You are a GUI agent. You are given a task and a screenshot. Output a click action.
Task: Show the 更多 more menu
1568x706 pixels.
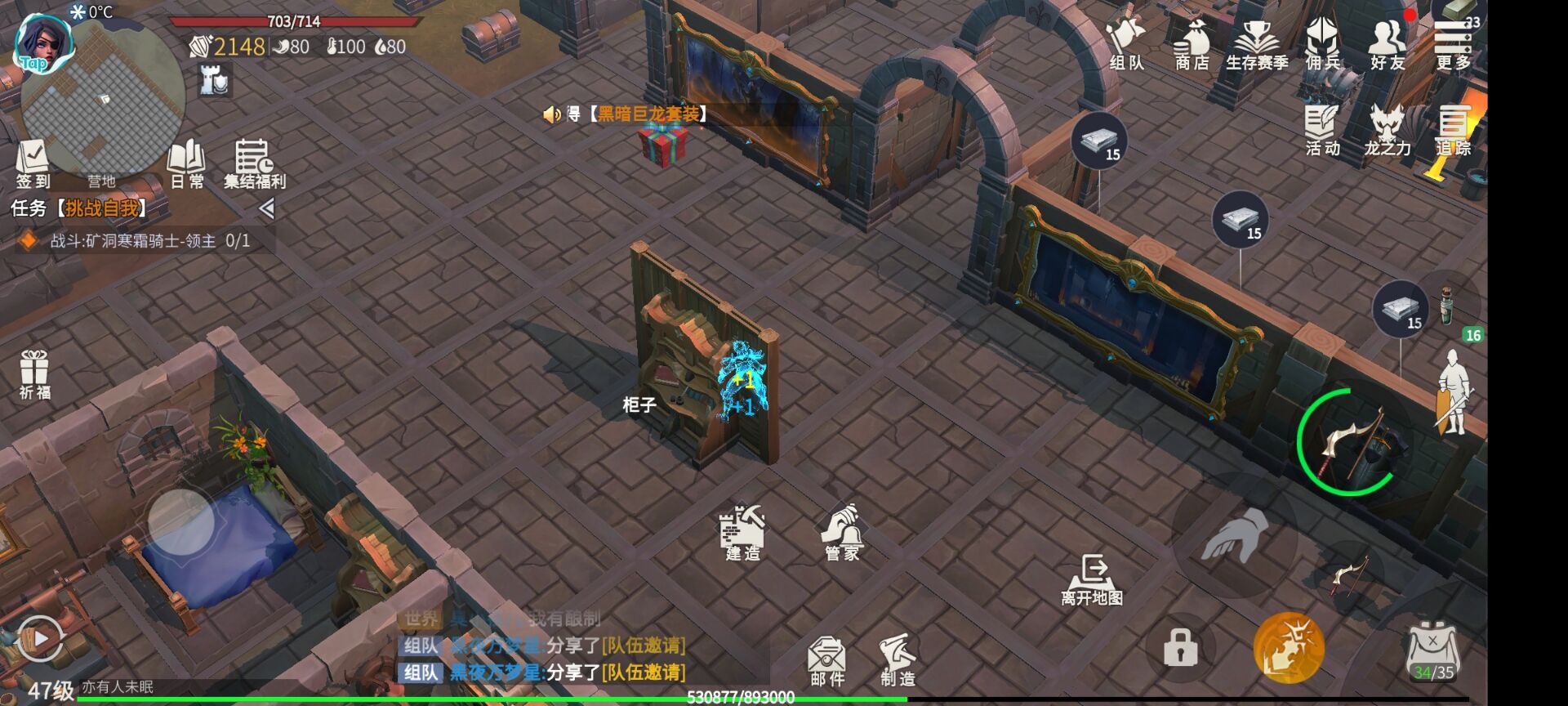[1452, 45]
